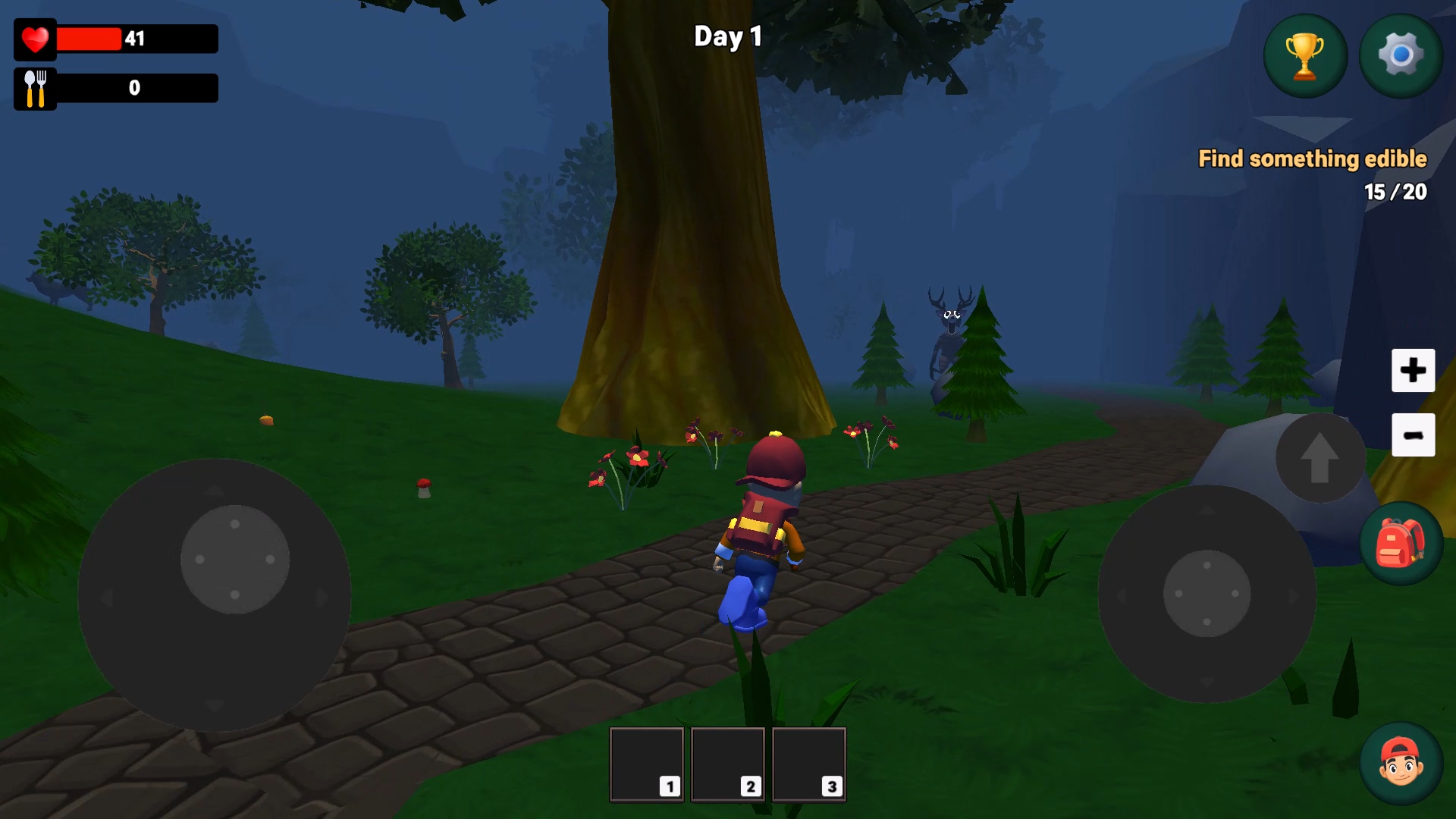Open the settings gear menu
This screenshot has width=1456, height=819.
(1400, 55)
